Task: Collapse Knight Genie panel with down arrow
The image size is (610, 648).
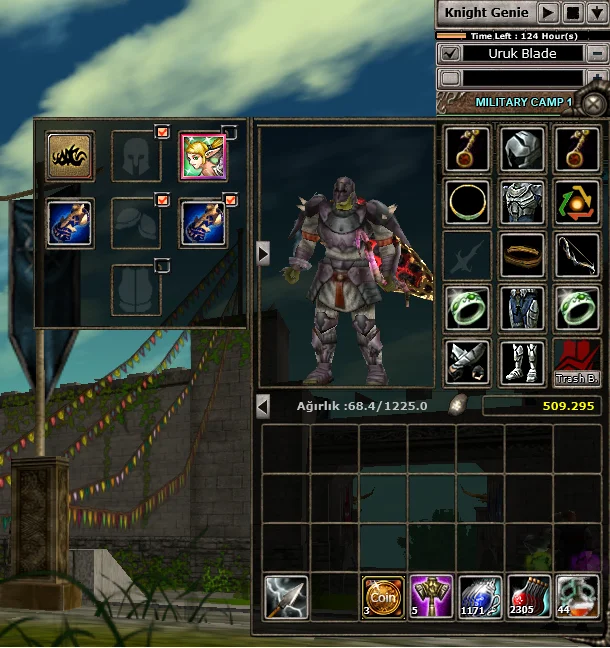Action: pos(597,13)
